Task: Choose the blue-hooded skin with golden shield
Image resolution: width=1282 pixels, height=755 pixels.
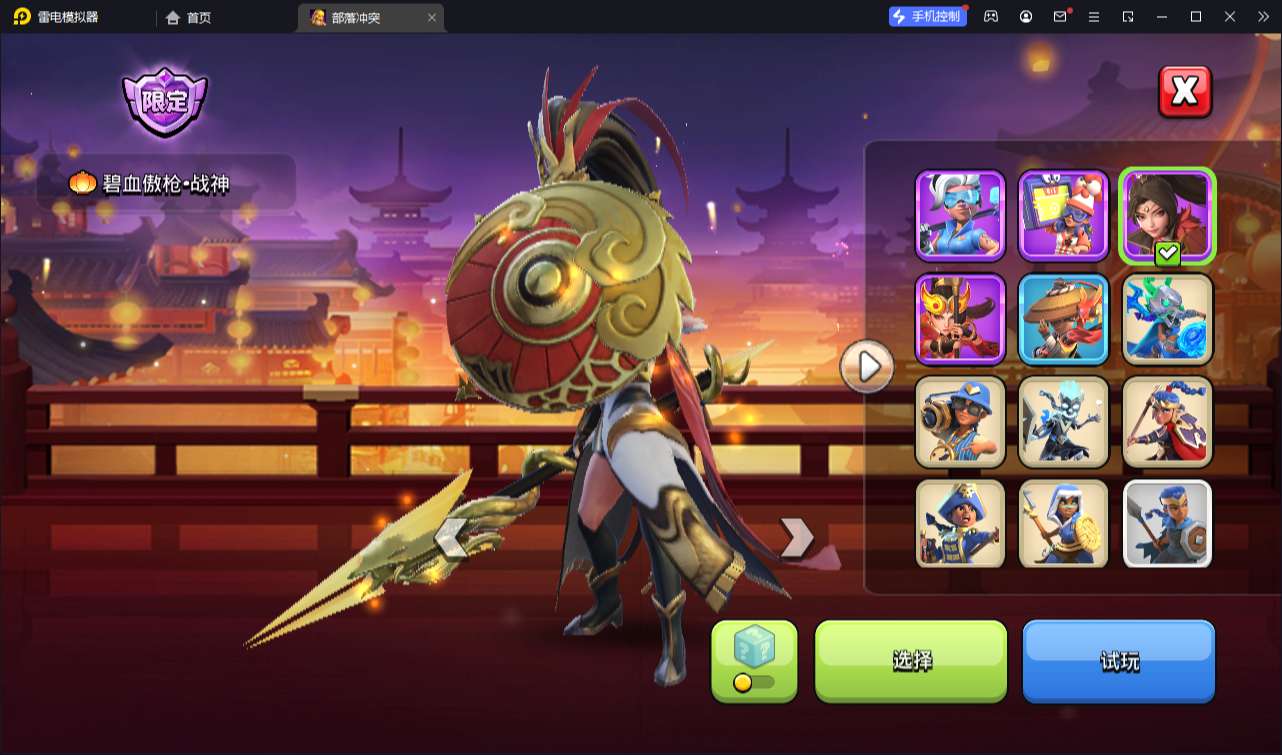Action: tap(1063, 524)
